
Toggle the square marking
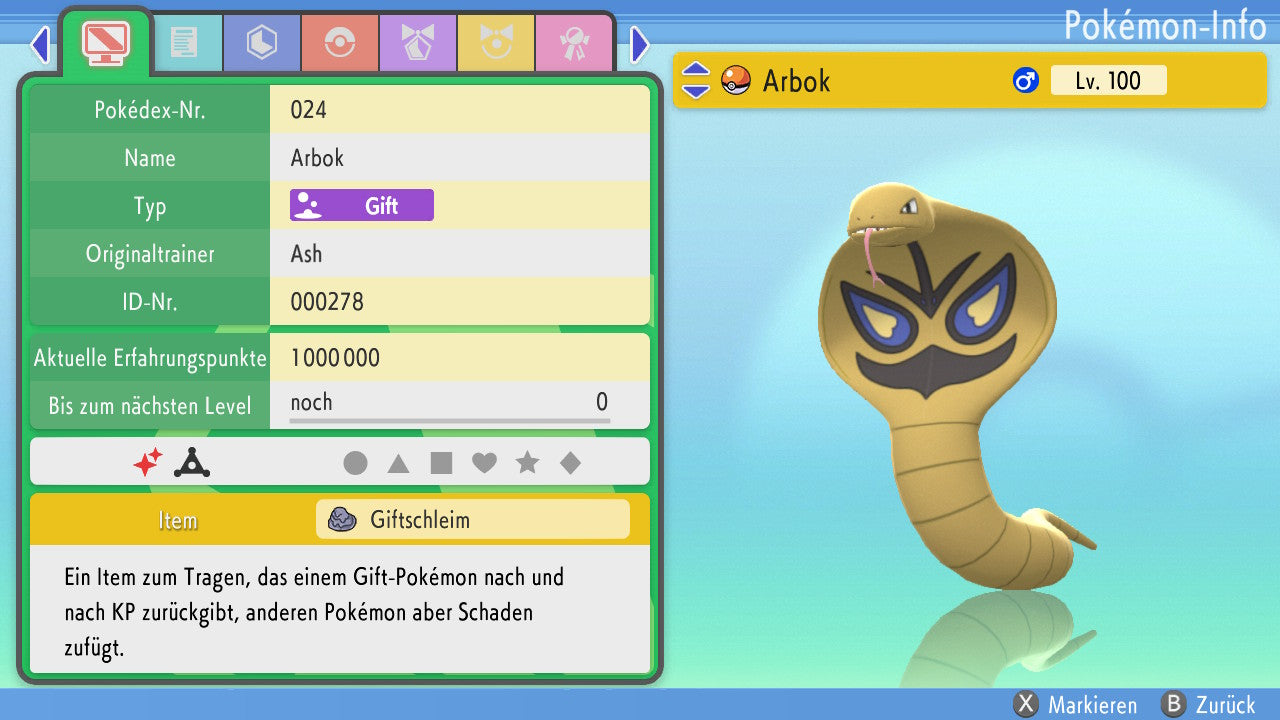(441, 463)
